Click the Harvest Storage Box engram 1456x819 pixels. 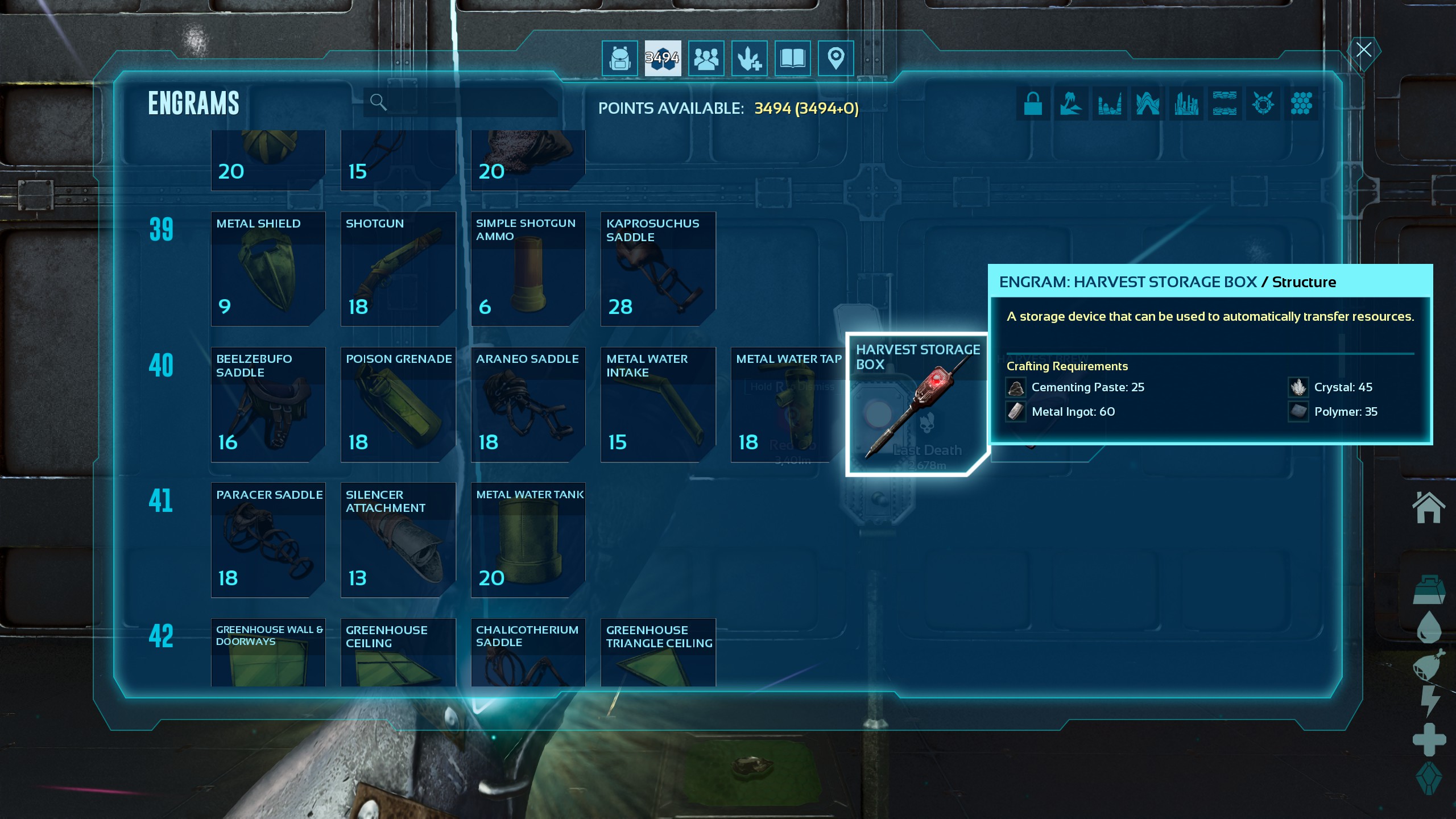pos(917,404)
